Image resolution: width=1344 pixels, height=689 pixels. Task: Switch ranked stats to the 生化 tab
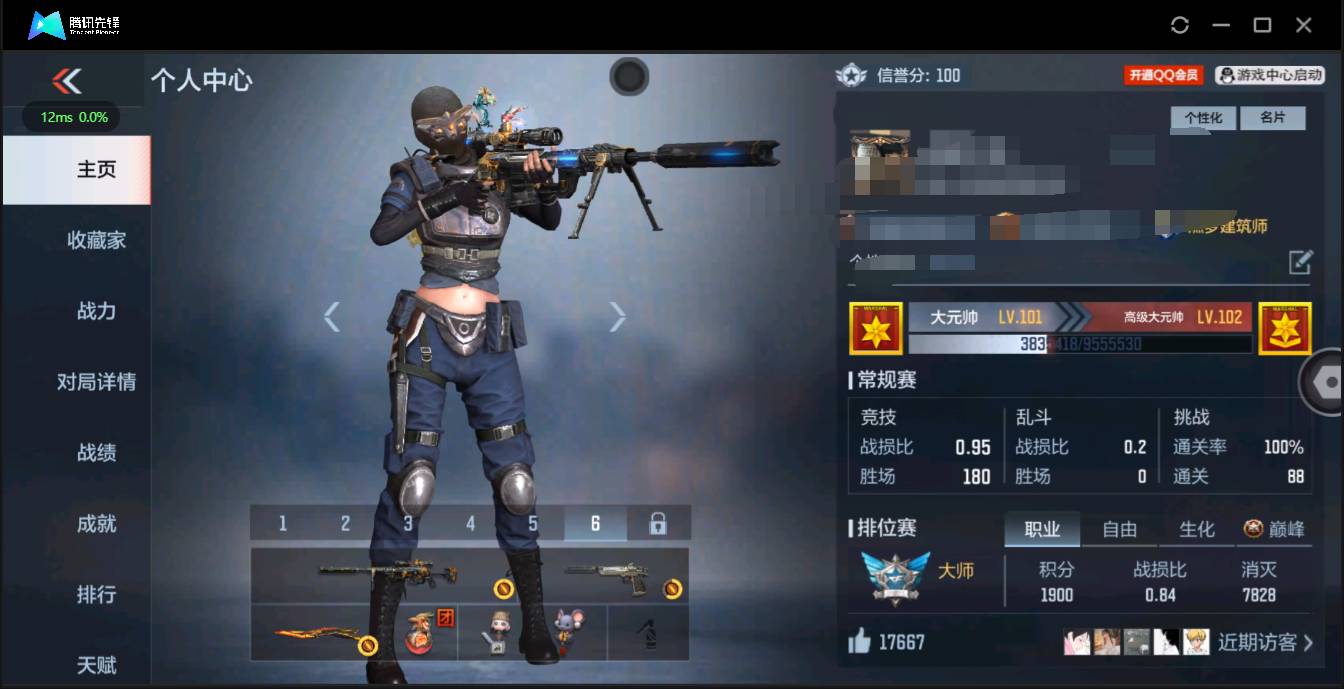[1196, 530]
